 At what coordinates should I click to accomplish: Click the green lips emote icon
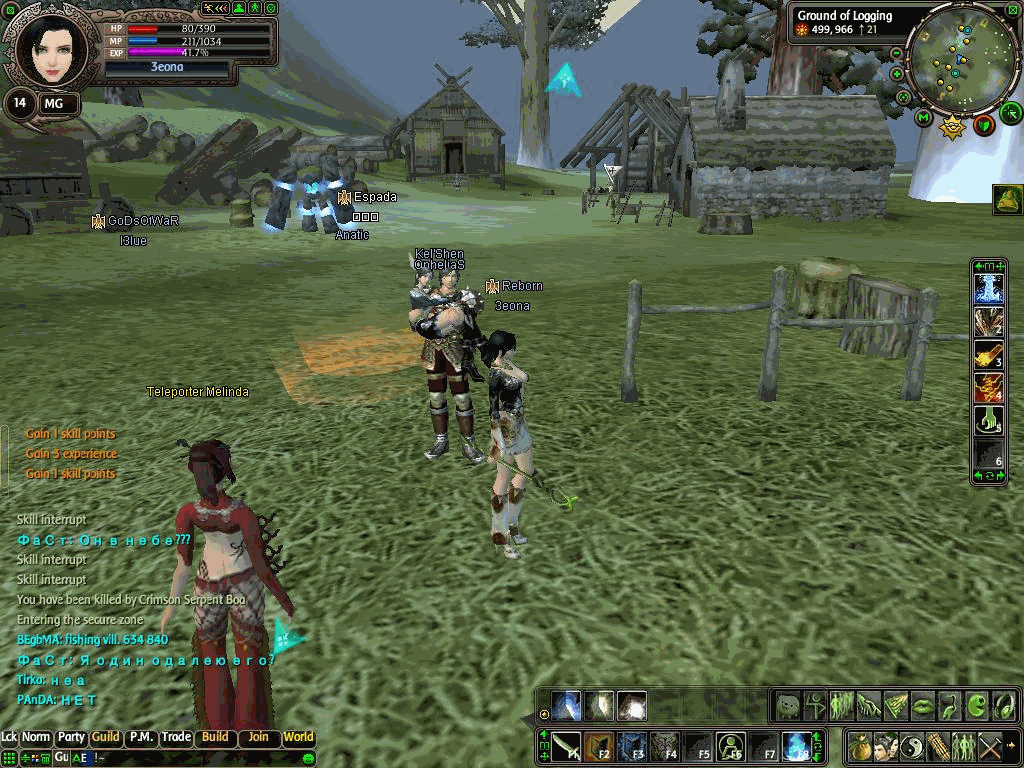922,705
